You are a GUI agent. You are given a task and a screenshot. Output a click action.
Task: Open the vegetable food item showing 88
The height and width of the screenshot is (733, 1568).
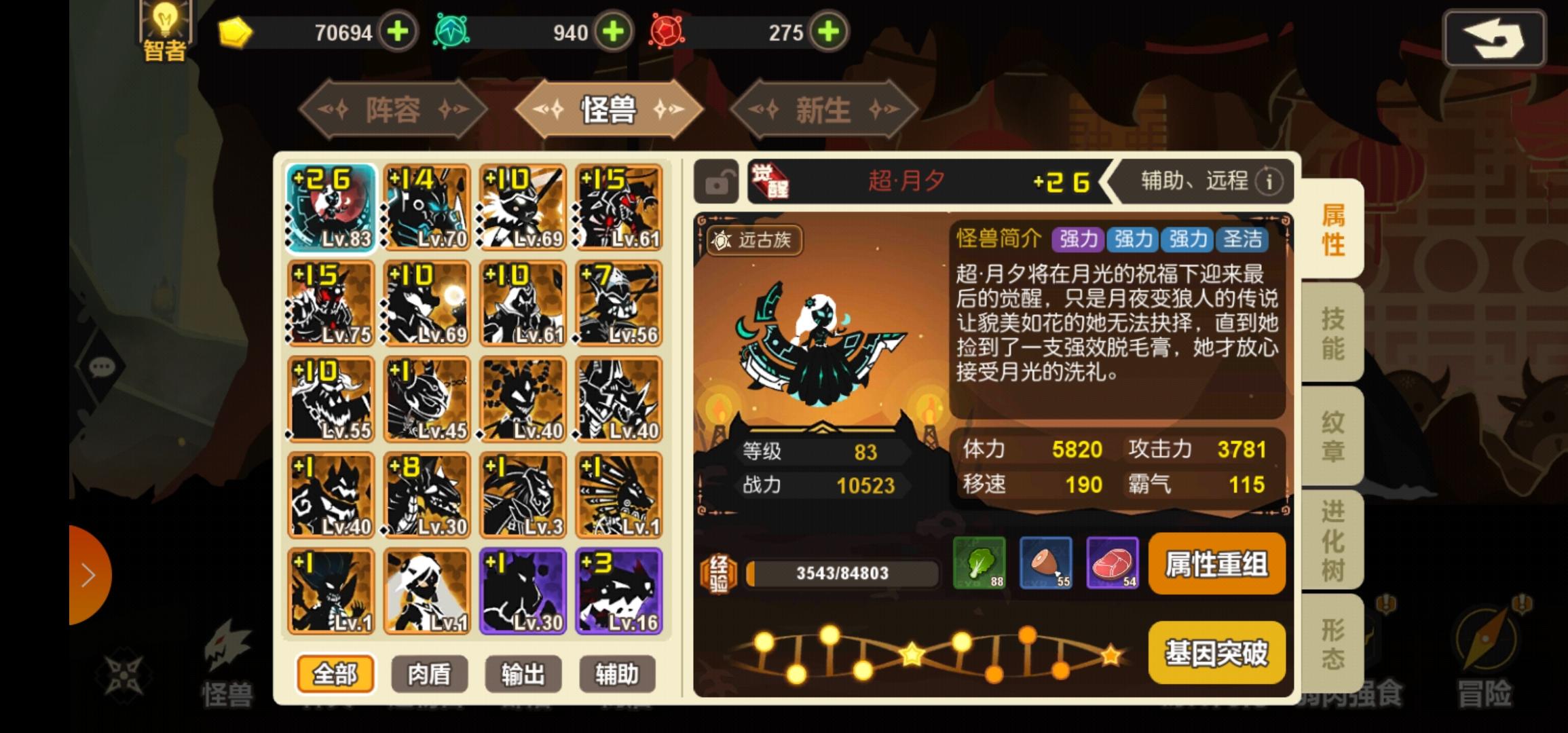tap(980, 563)
